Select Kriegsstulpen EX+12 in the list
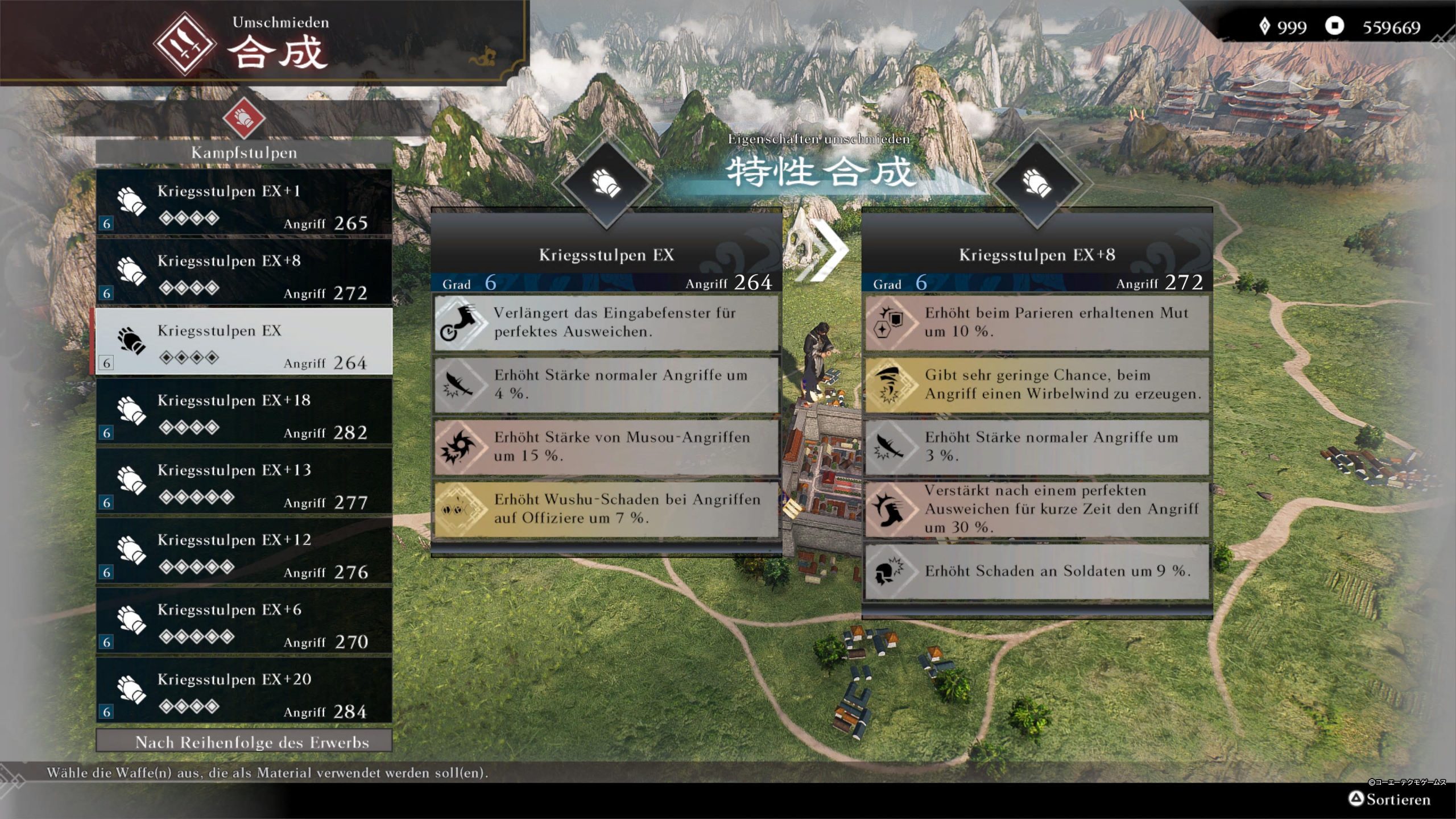1456x819 pixels. 243,552
